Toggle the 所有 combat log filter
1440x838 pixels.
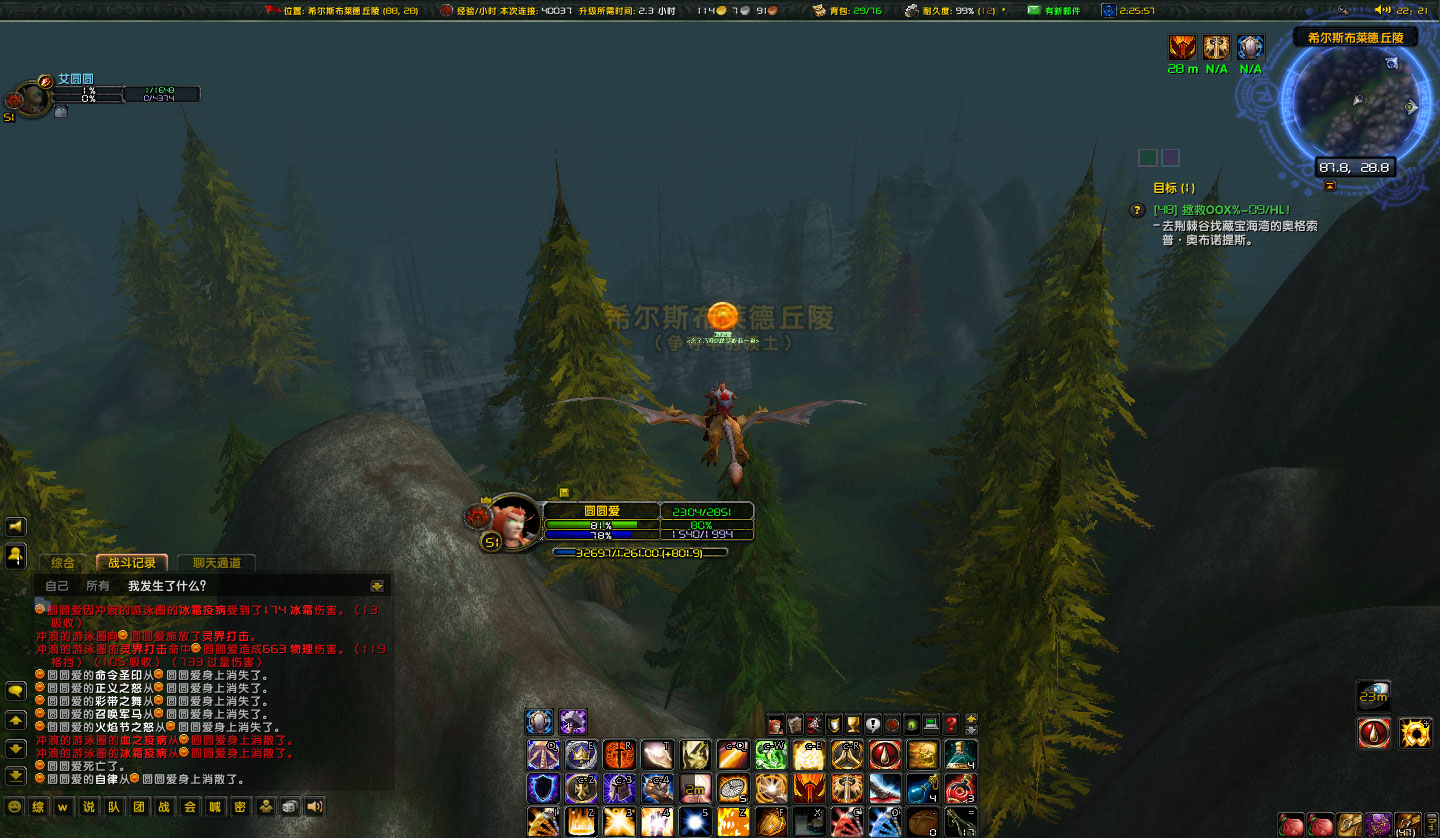click(96, 585)
